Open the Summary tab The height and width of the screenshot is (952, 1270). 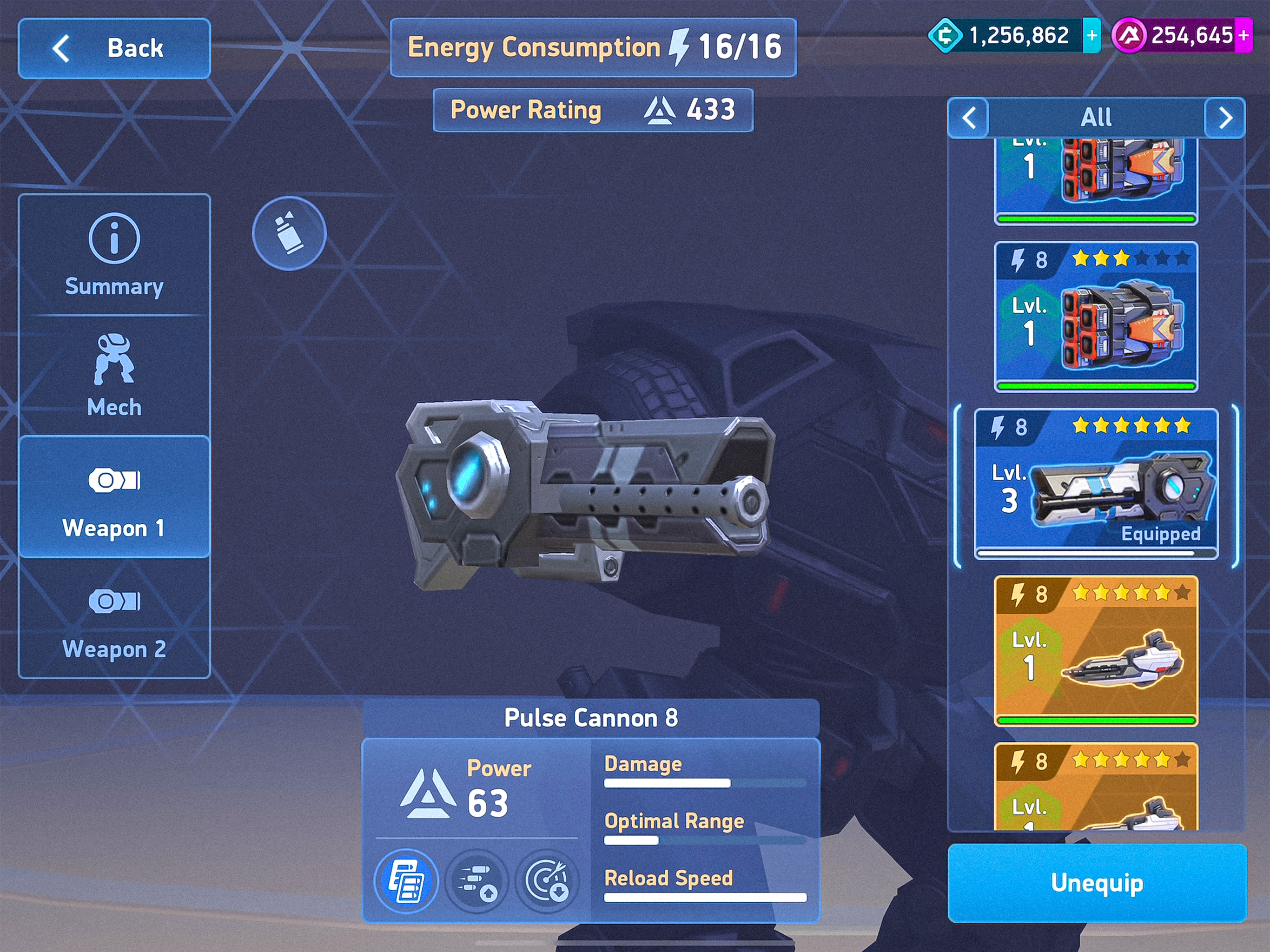tap(114, 255)
